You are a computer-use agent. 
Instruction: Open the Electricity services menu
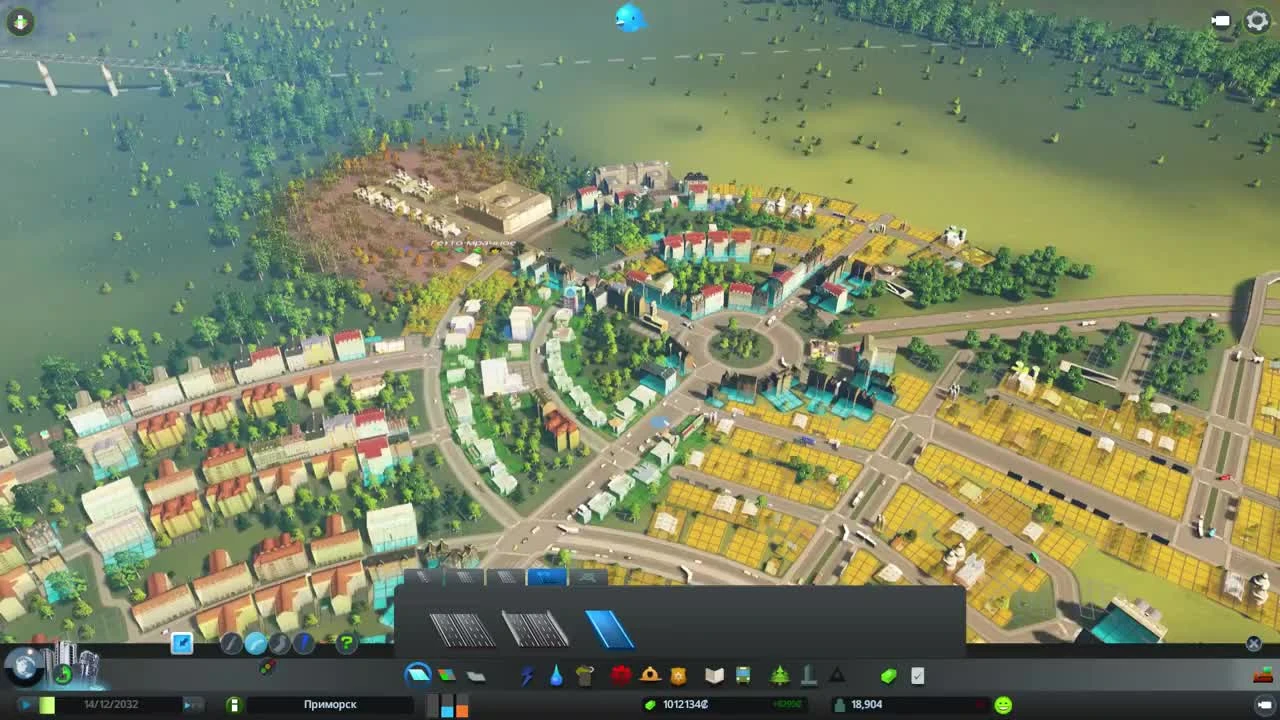527,674
